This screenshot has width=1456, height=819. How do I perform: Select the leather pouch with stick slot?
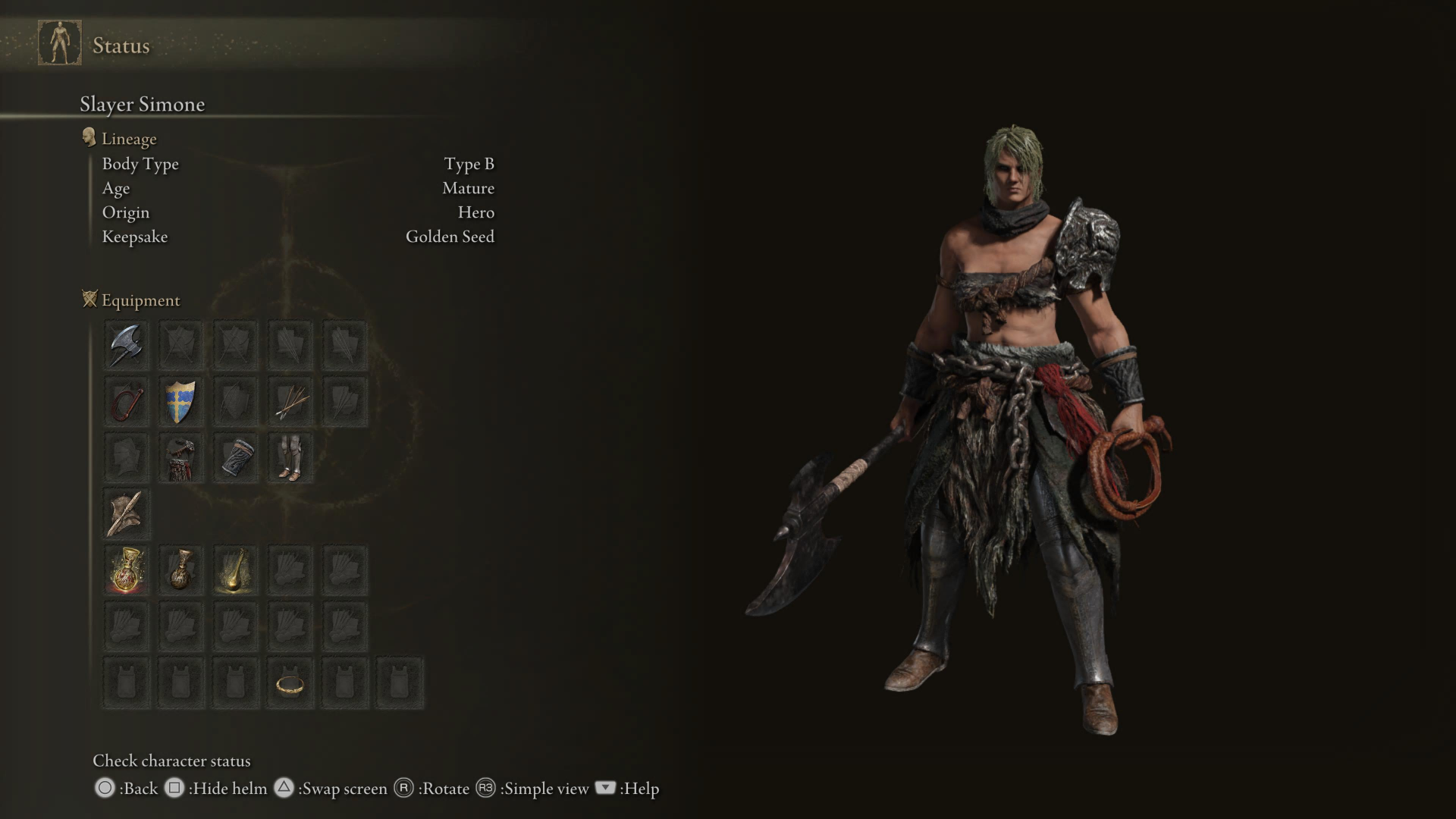point(126,513)
